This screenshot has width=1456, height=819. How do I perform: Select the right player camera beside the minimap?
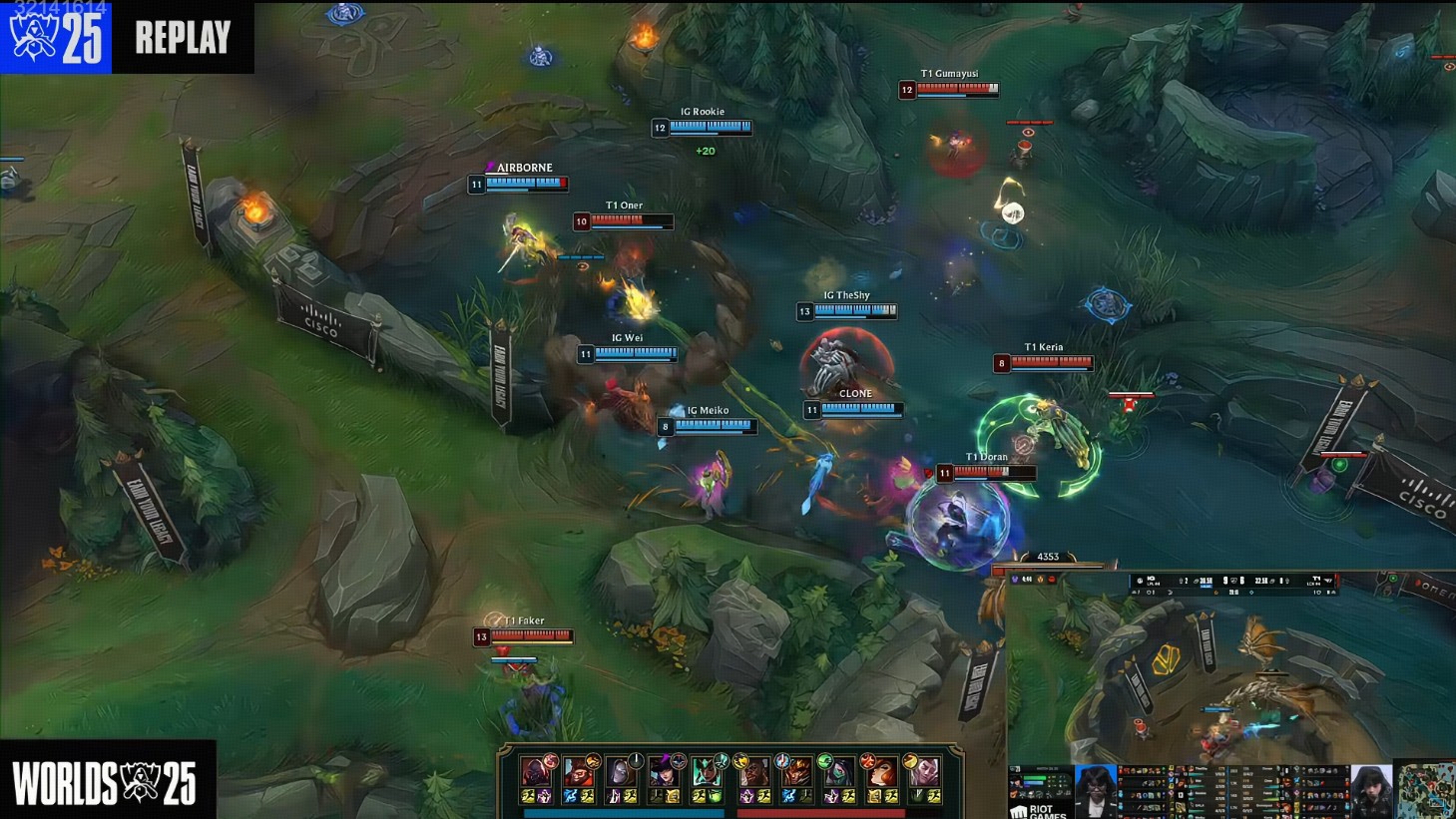[1371, 790]
